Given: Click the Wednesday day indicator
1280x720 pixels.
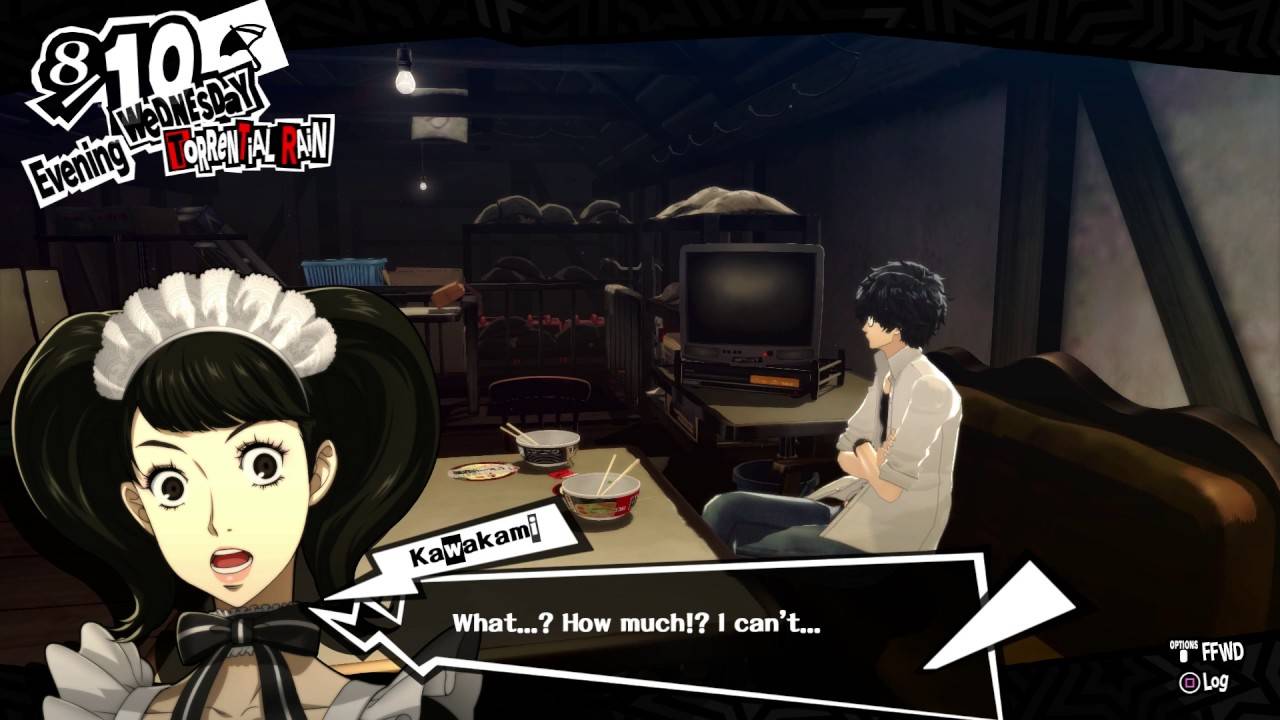Looking at the screenshot, I should [190, 104].
